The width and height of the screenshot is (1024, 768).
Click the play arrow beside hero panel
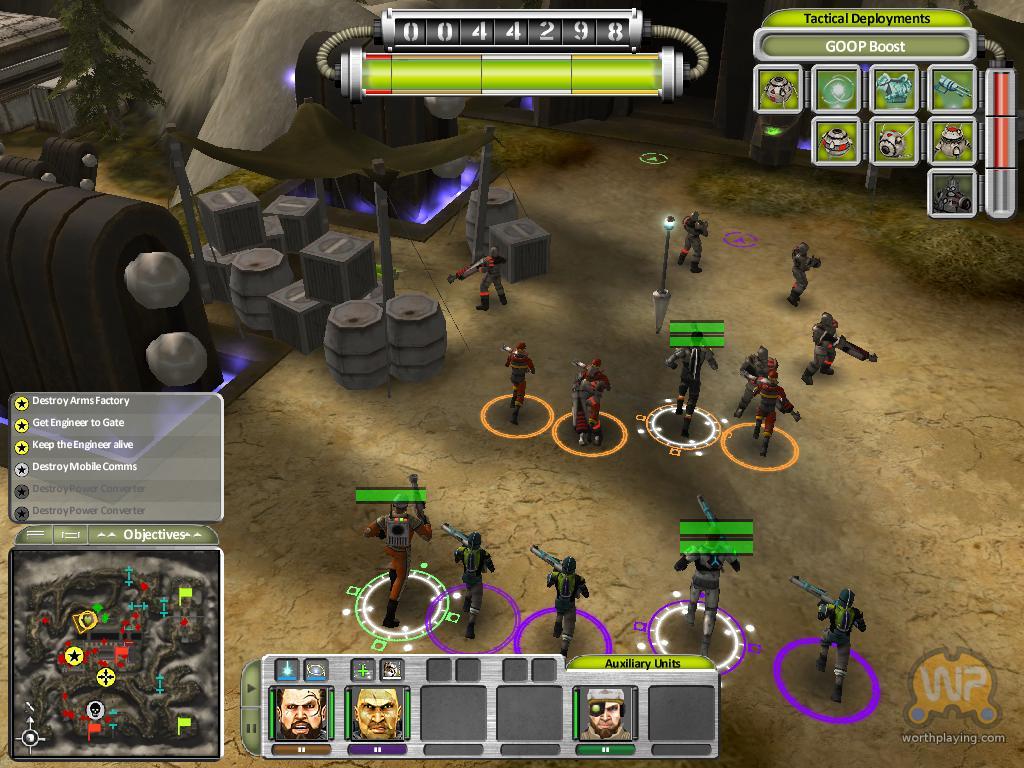tap(249, 689)
